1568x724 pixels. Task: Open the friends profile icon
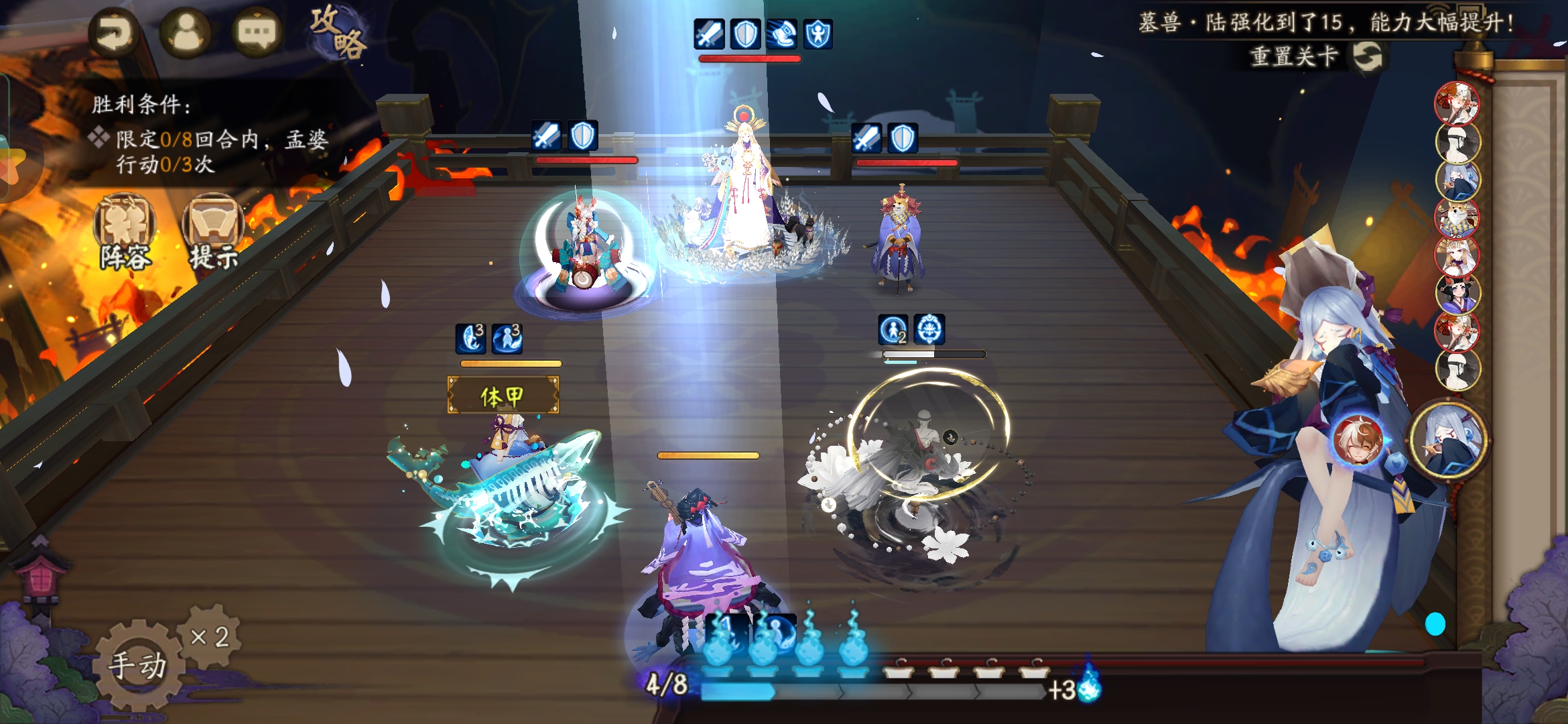tap(186, 34)
